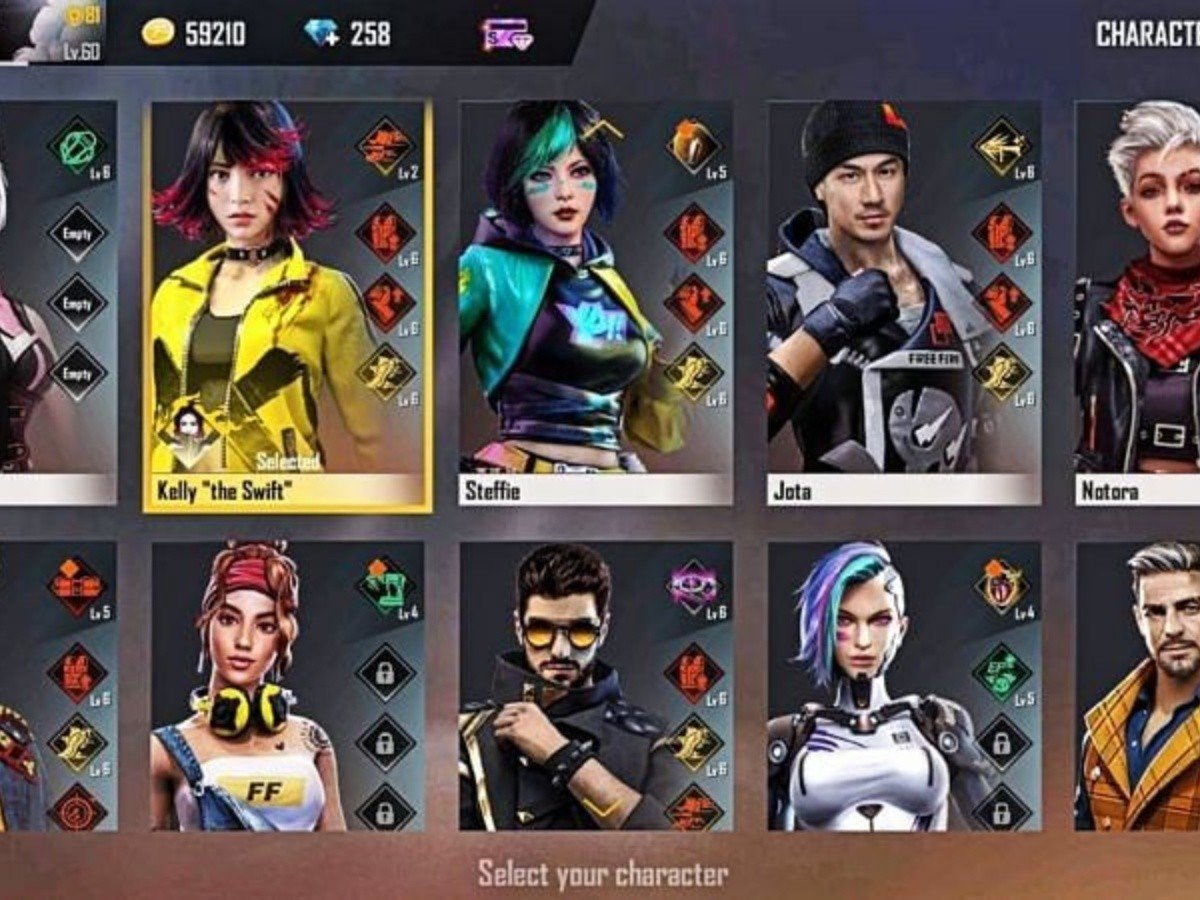Click the gold coin currency icon

click(x=158, y=33)
